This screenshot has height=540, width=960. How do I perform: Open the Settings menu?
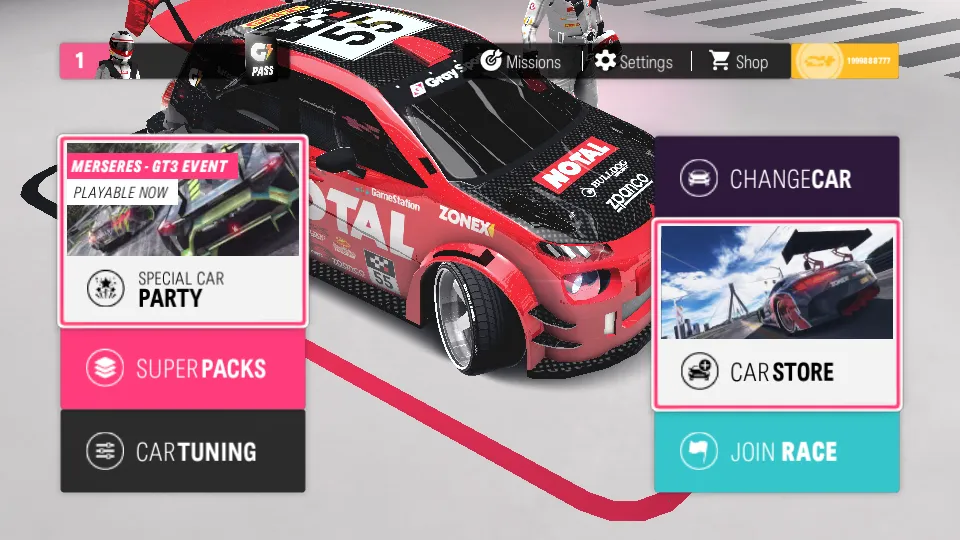point(634,62)
